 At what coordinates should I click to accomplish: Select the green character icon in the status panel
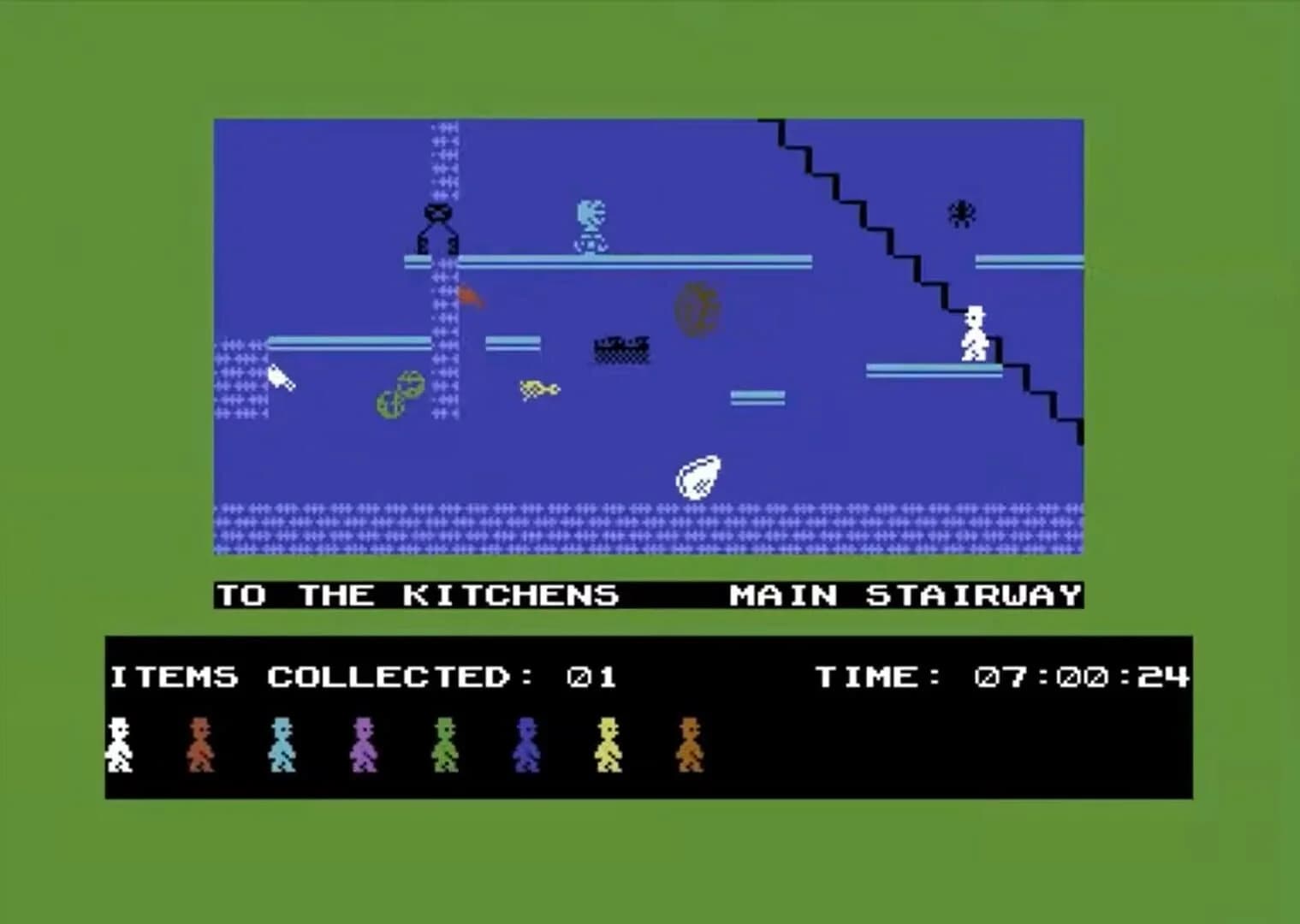447,743
